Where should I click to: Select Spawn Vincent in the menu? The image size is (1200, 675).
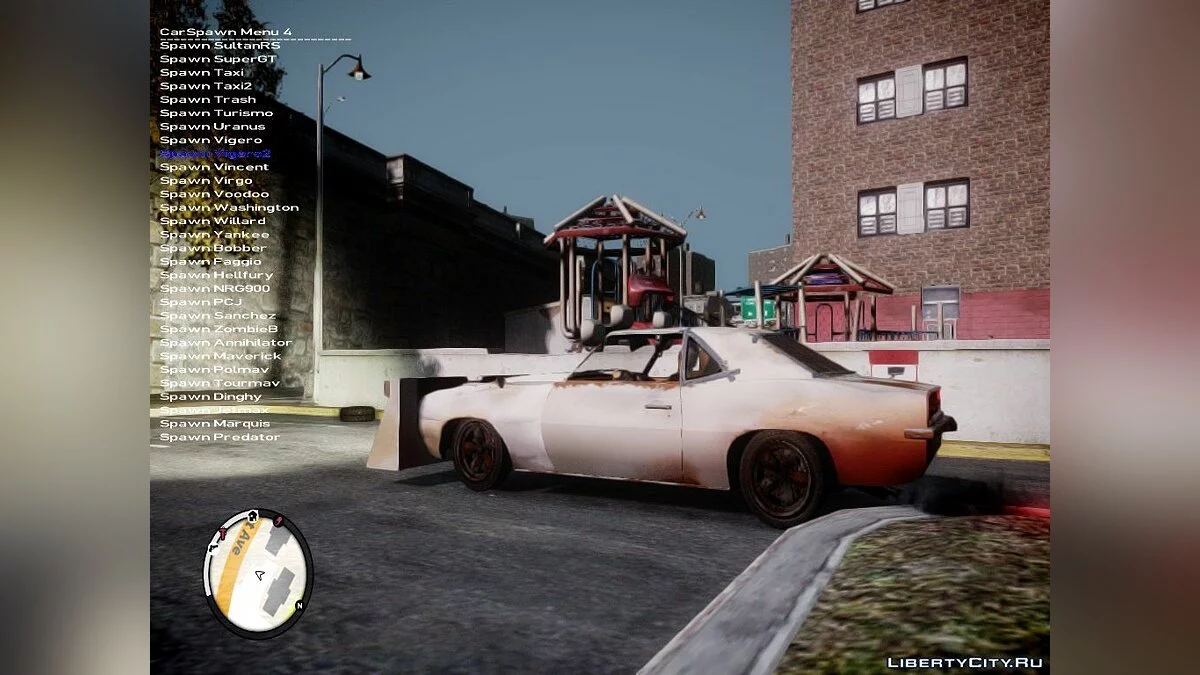click(214, 167)
